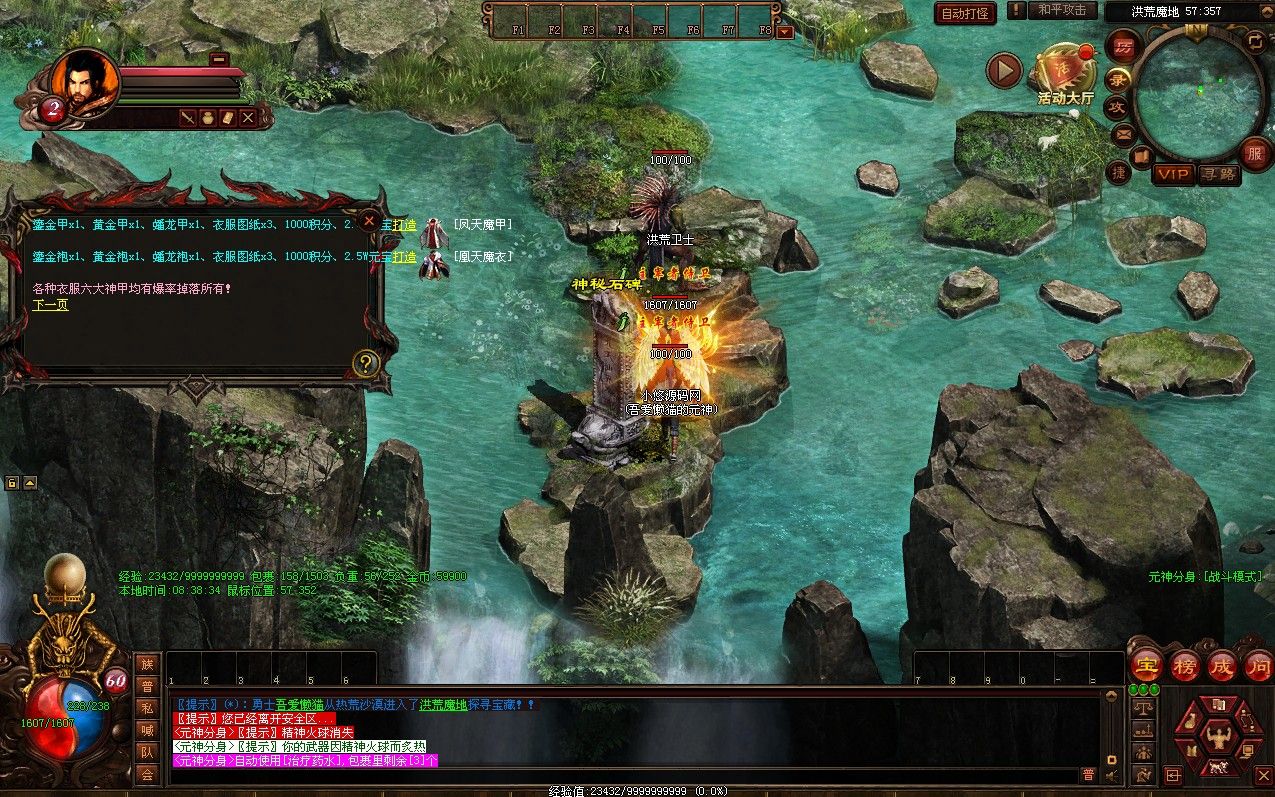Show the 榜 rankings orb
1275x797 pixels.
(x=1185, y=665)
